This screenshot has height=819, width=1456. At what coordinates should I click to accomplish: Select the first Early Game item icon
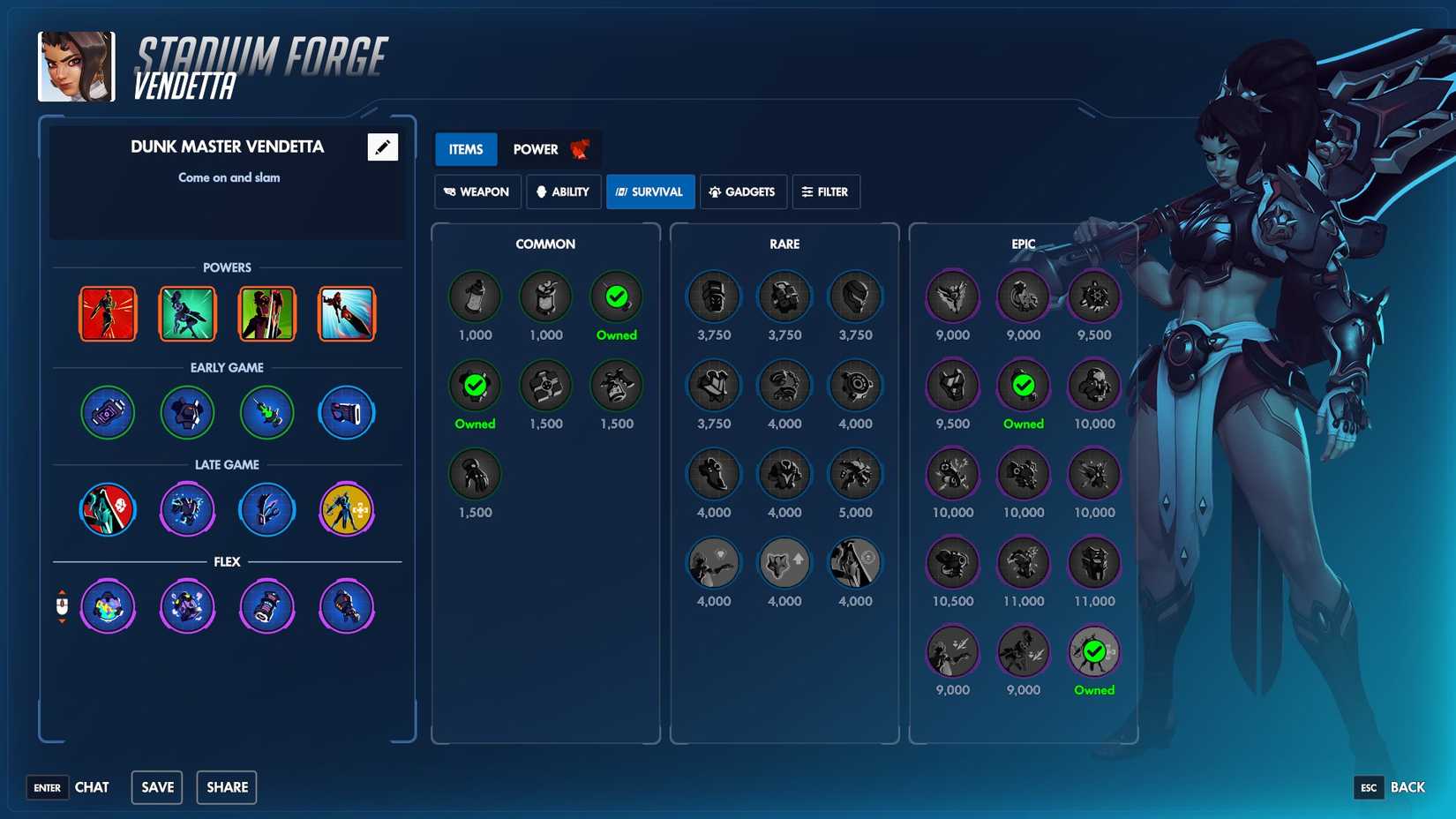pyautogui.click(x=107, y=412)
